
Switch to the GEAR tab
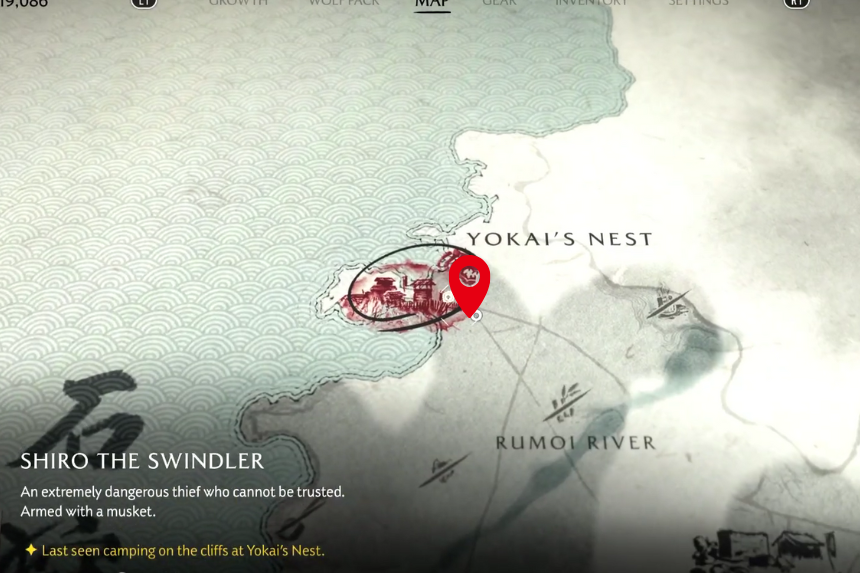[500, 4]
